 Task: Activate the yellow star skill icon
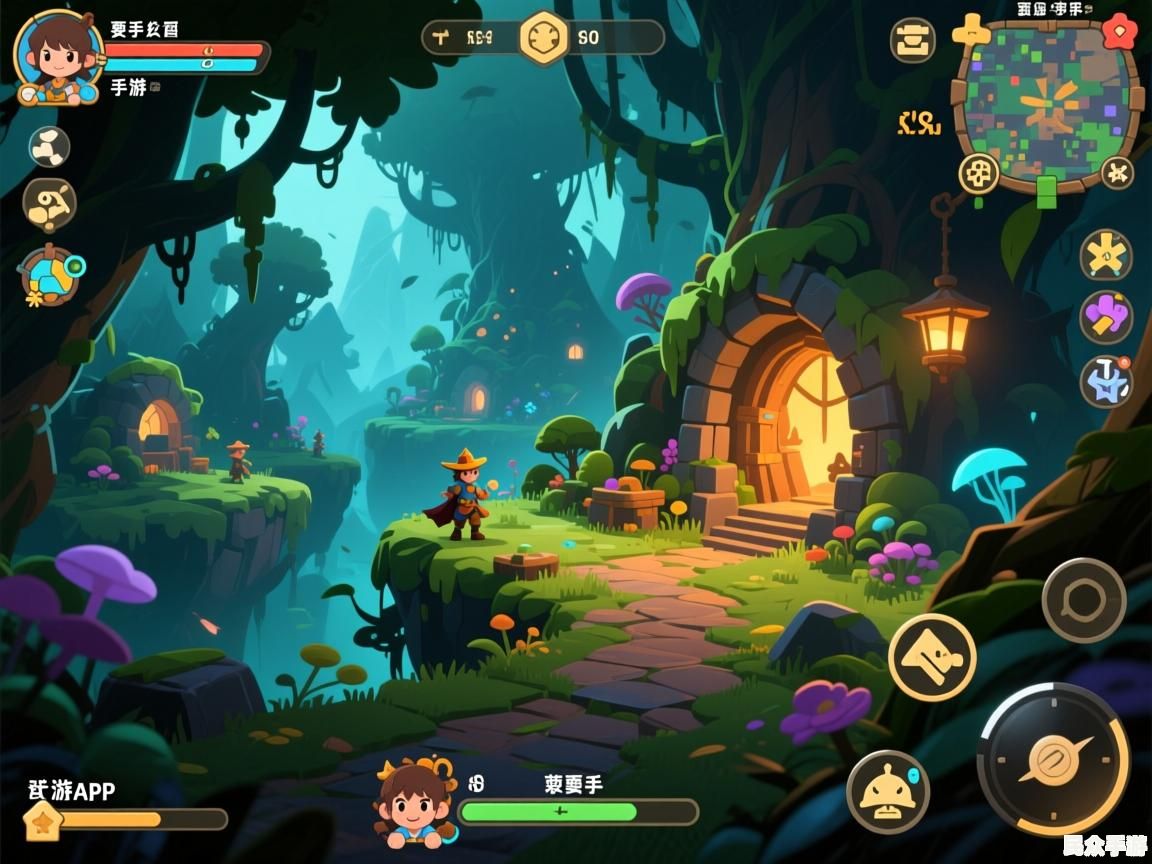click(x=1106, y=254)
